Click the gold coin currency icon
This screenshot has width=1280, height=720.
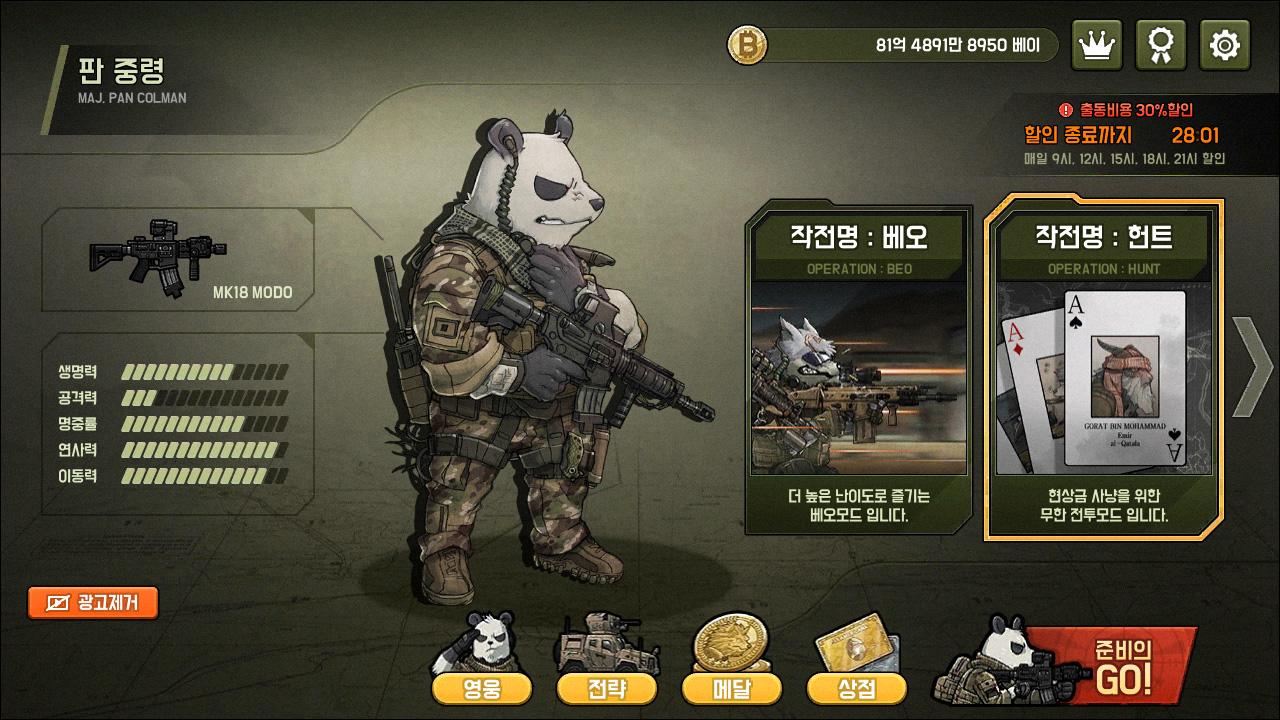(x=746, y=45)
